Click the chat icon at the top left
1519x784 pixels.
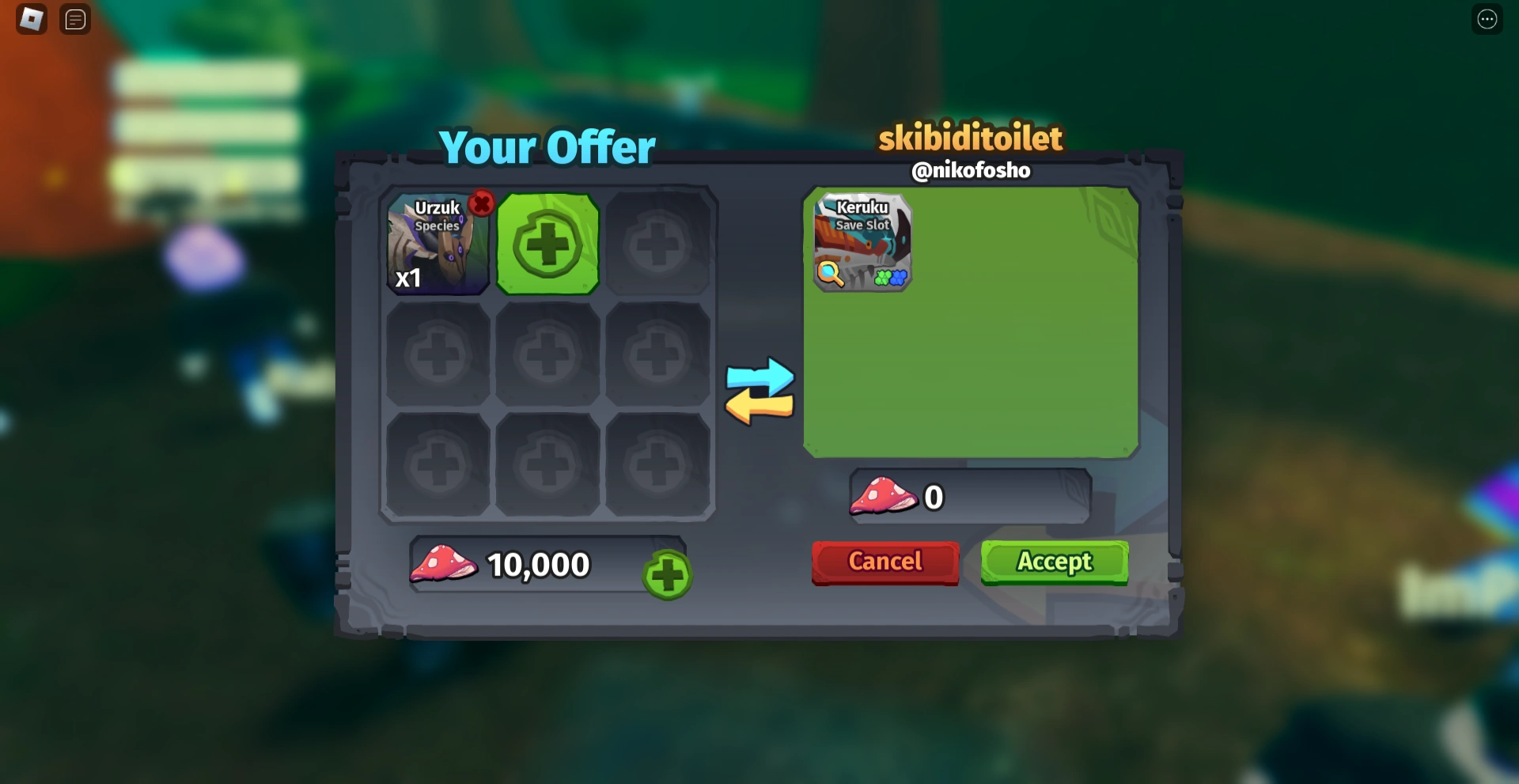75,19
